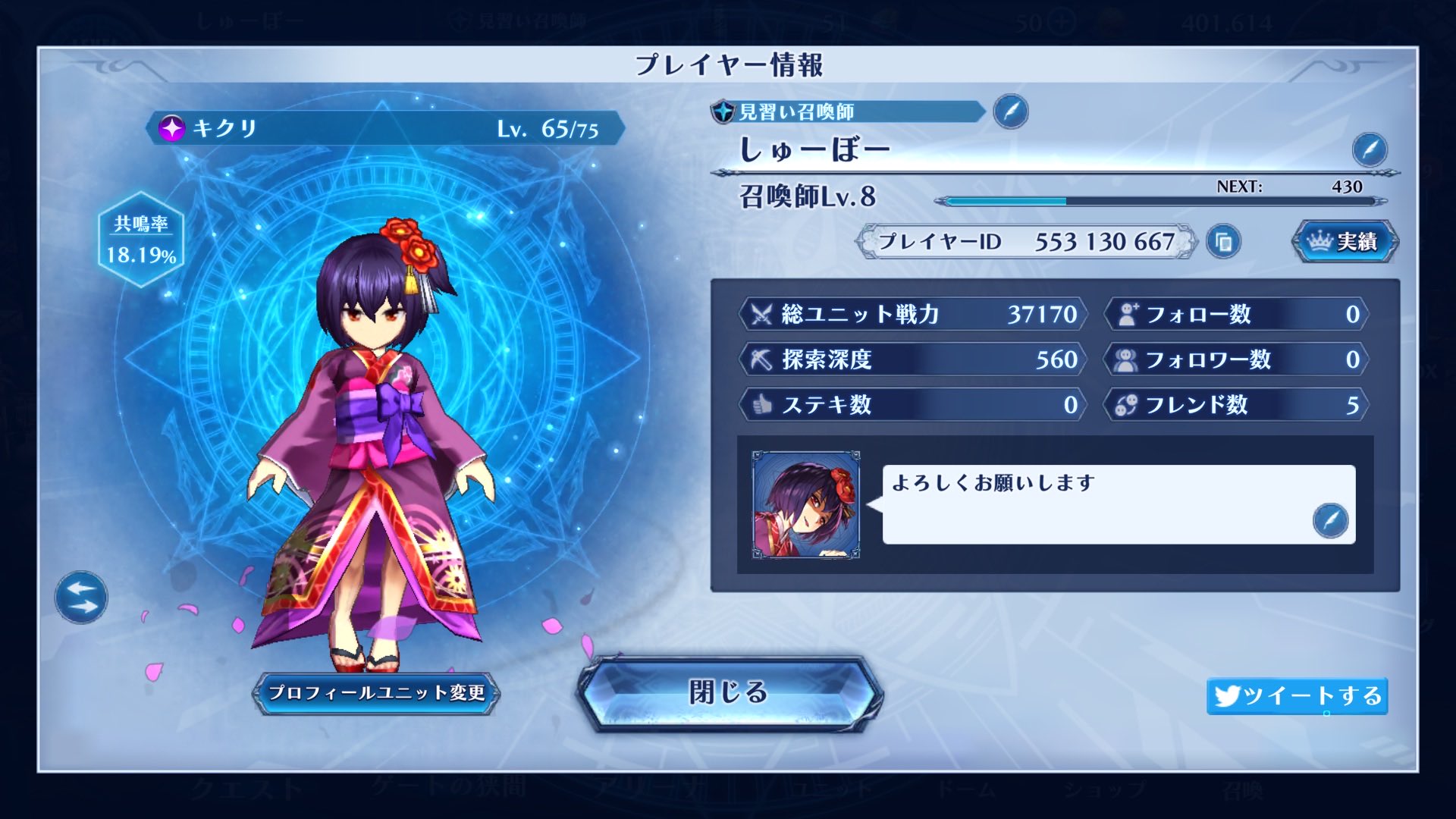Tap crown icon on 実績 button
This screenshot has height=819, width=1456.
(1318, 240)
